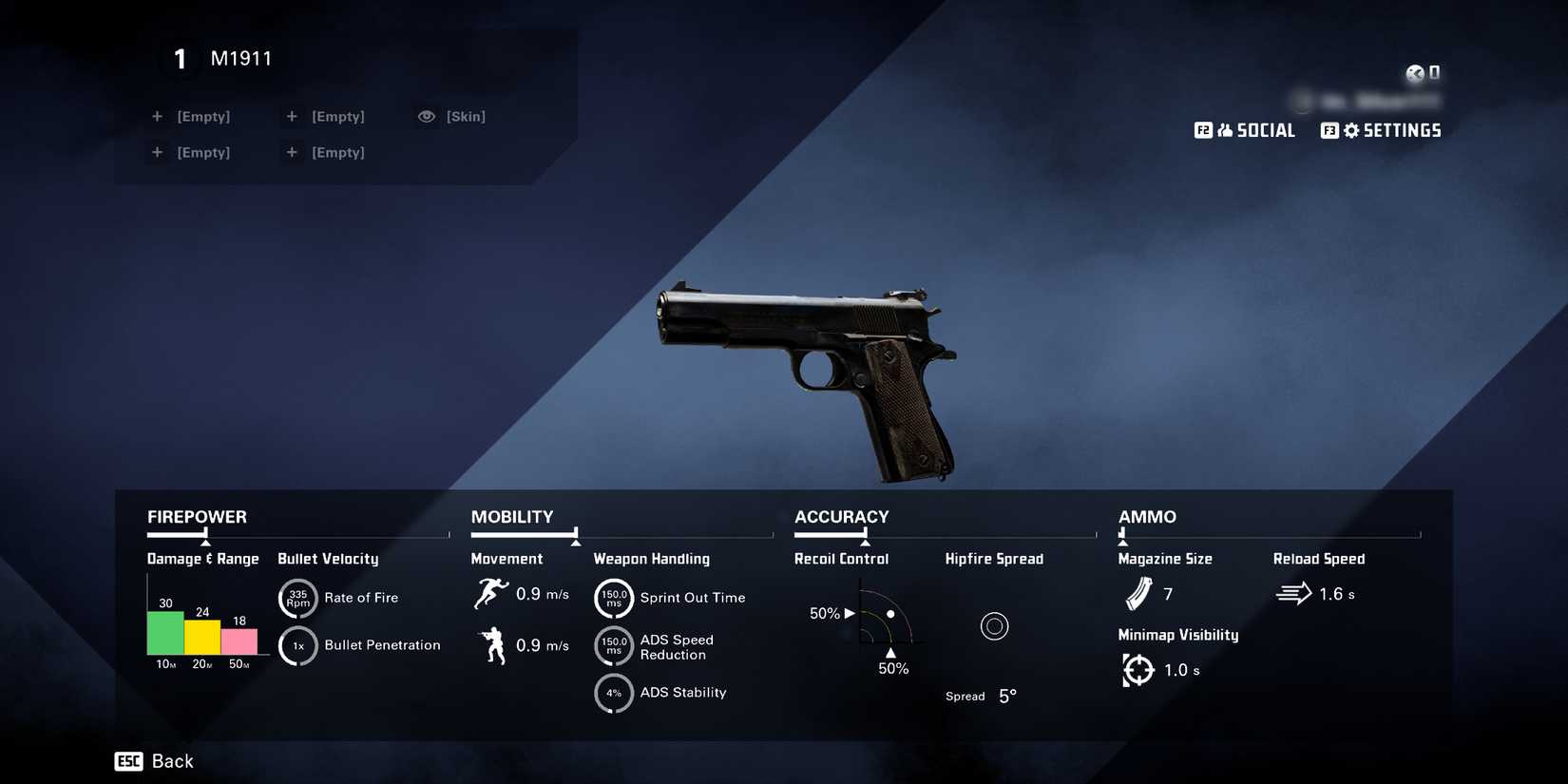The width and height of the screenshot is (1568, 784).
Task: Click the ADS Stability percentage icon
Action: 614,694
